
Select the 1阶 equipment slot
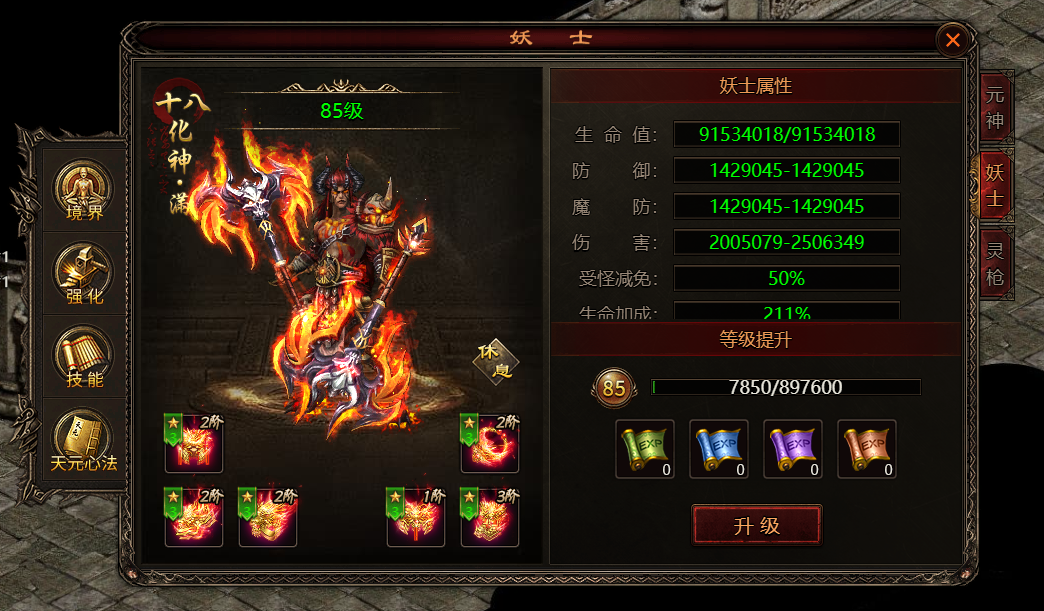[415, 517]
